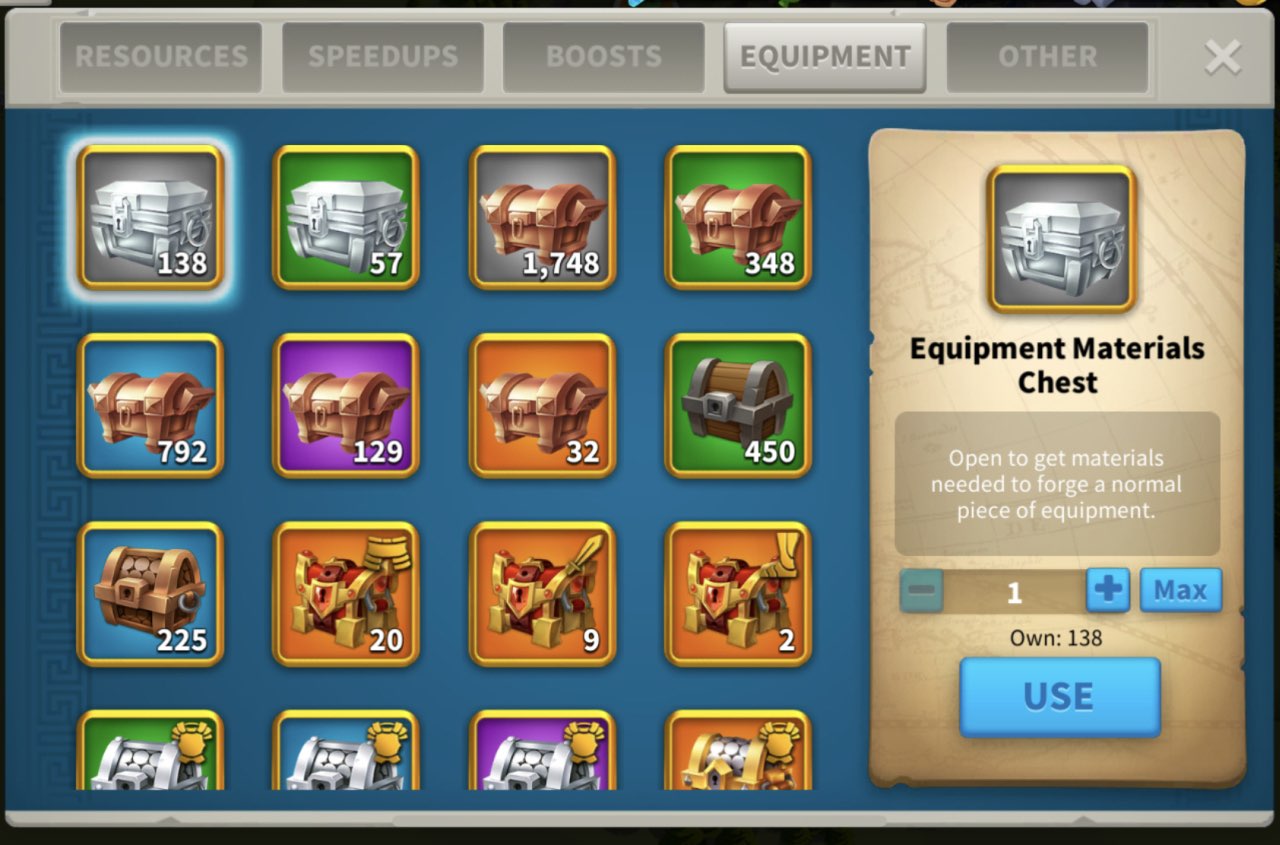Decrease quantity with the minus button
1280x845 pixels.
pos(921,591)
